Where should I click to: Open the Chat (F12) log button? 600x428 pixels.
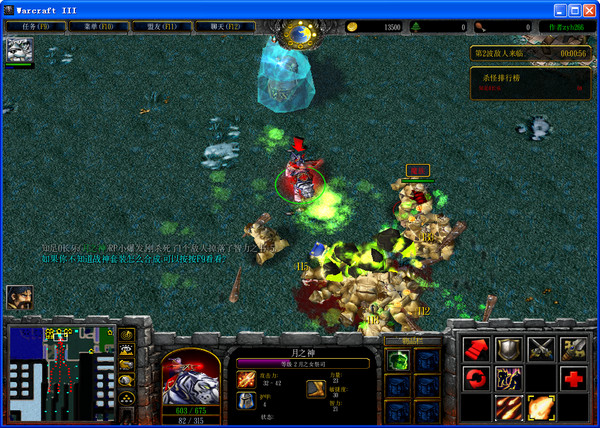pyautogui.click(x=226, y=26)
